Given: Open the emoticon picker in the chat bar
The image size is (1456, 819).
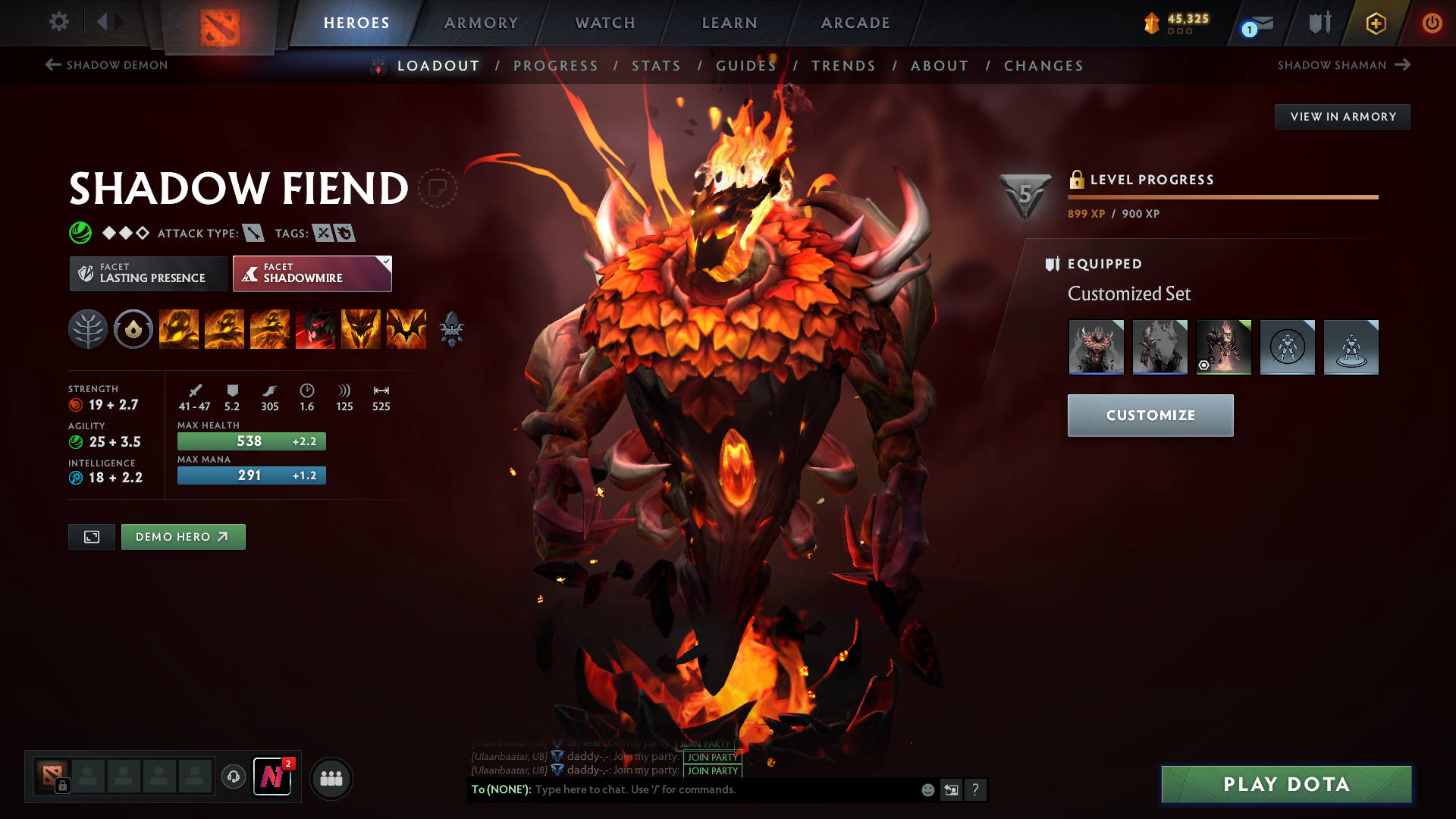Looking at the screenshot, I should pos(927,789).
